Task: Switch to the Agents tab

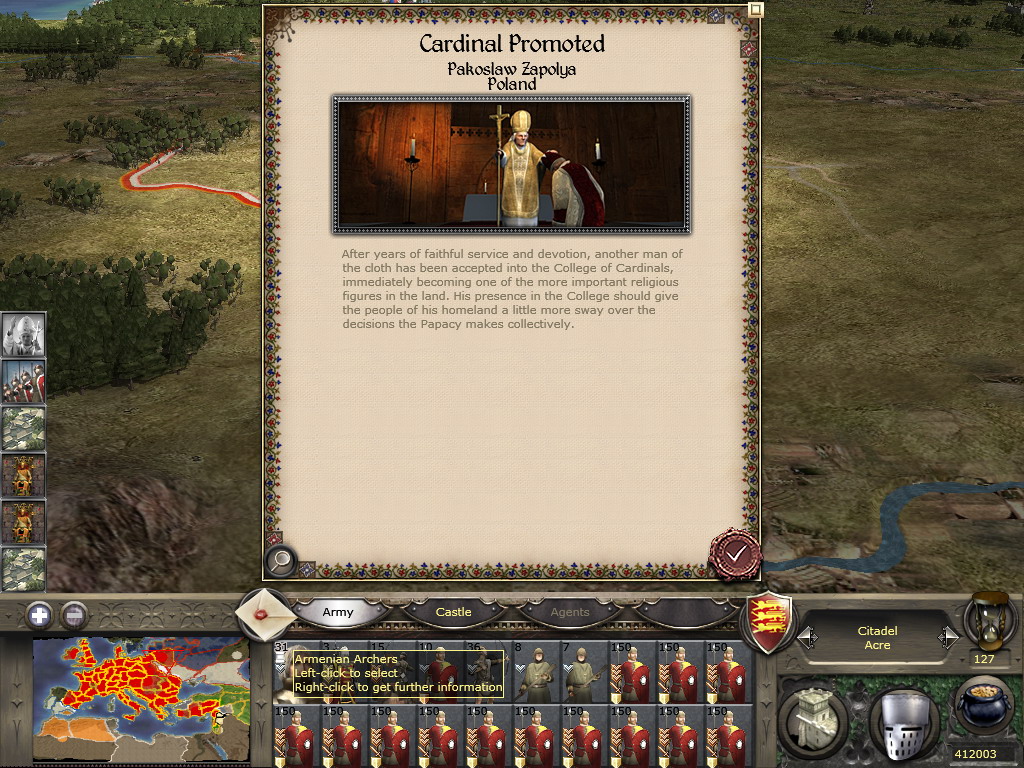Action: [x=570, y=612]
